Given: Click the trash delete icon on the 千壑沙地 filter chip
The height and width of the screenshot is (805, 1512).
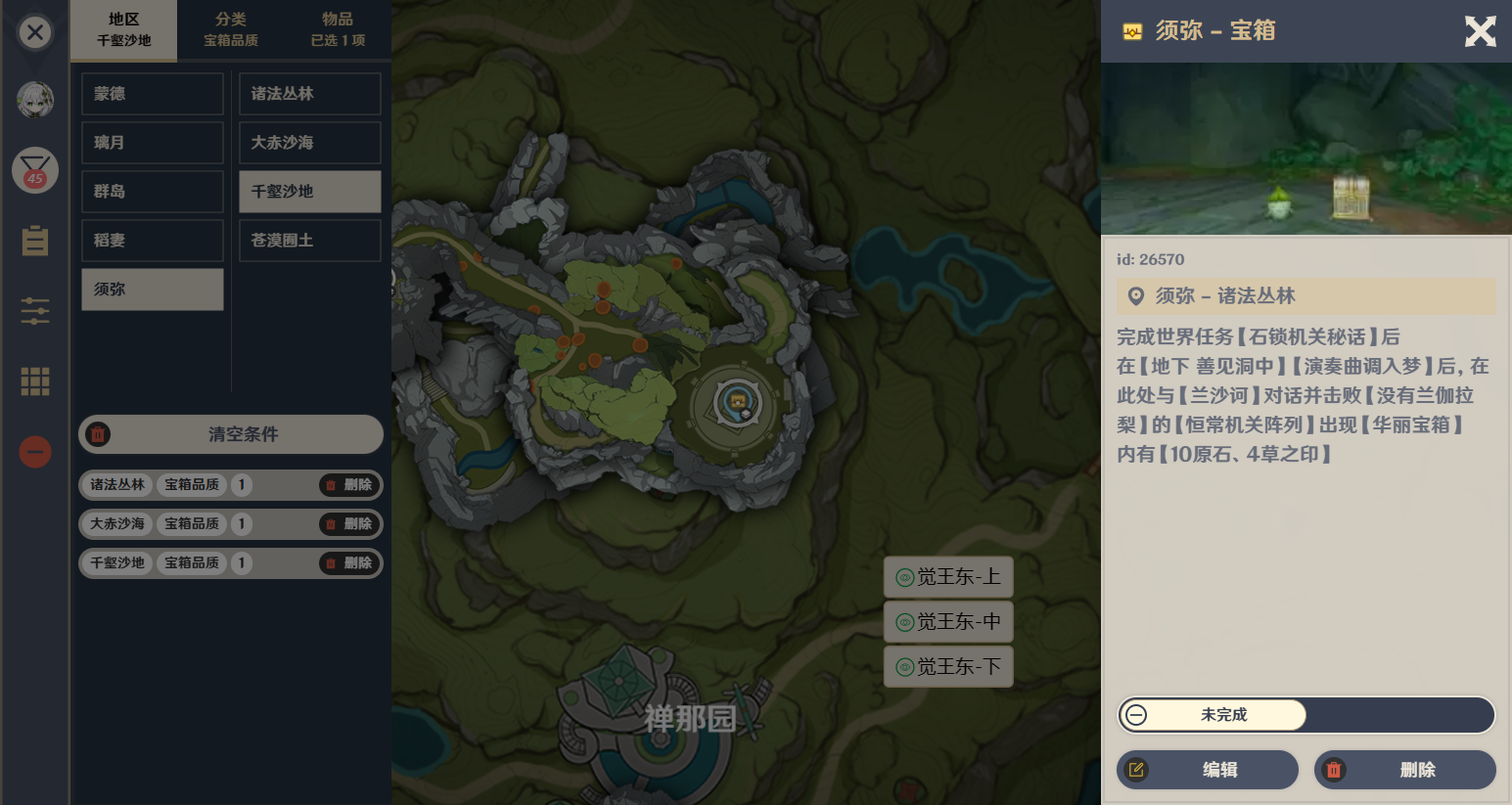Looking at the screenshot, I should [x=331, y=562].
